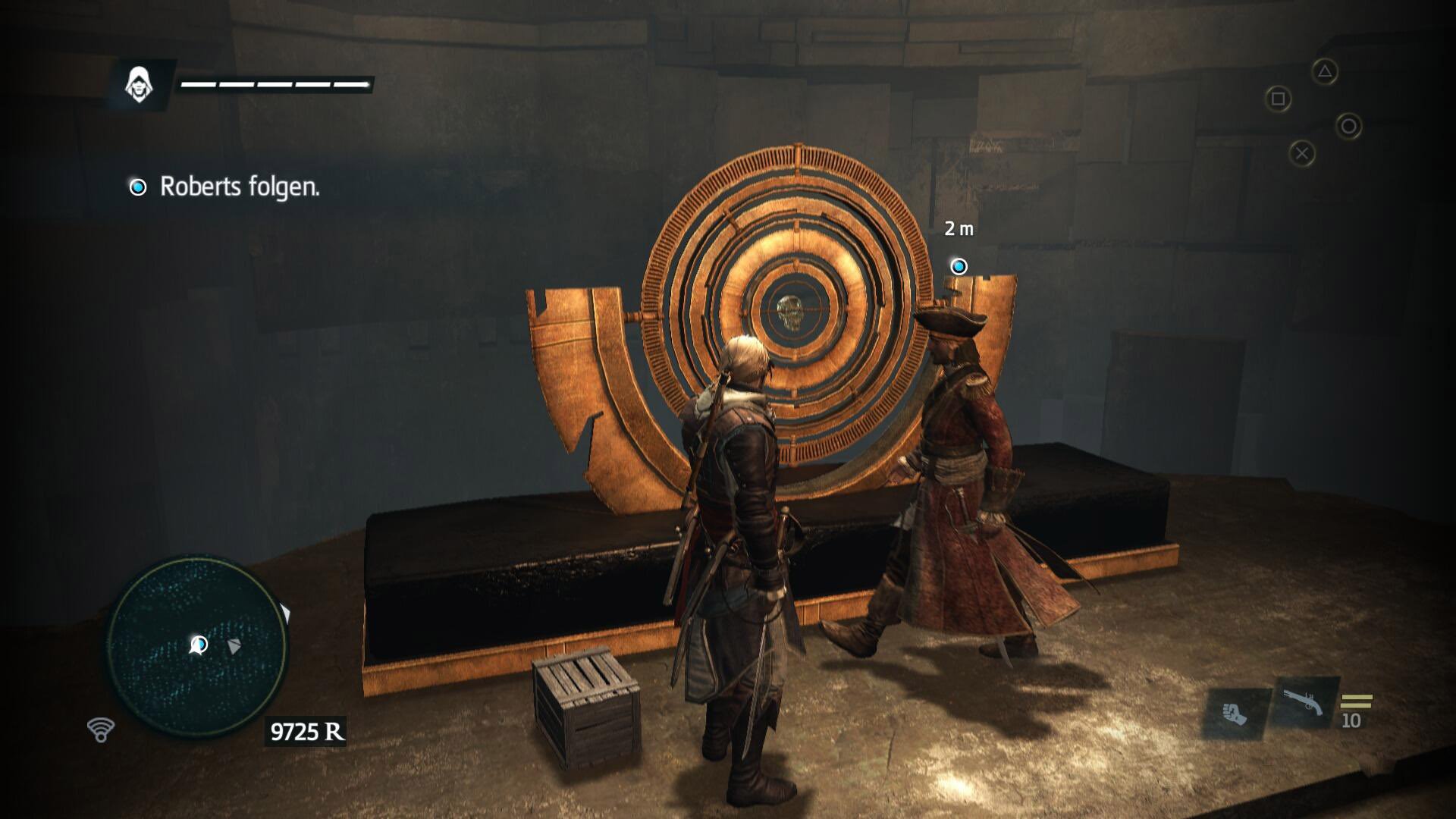
Task: Click the X button prompt icon
Action: point(1303,152)
